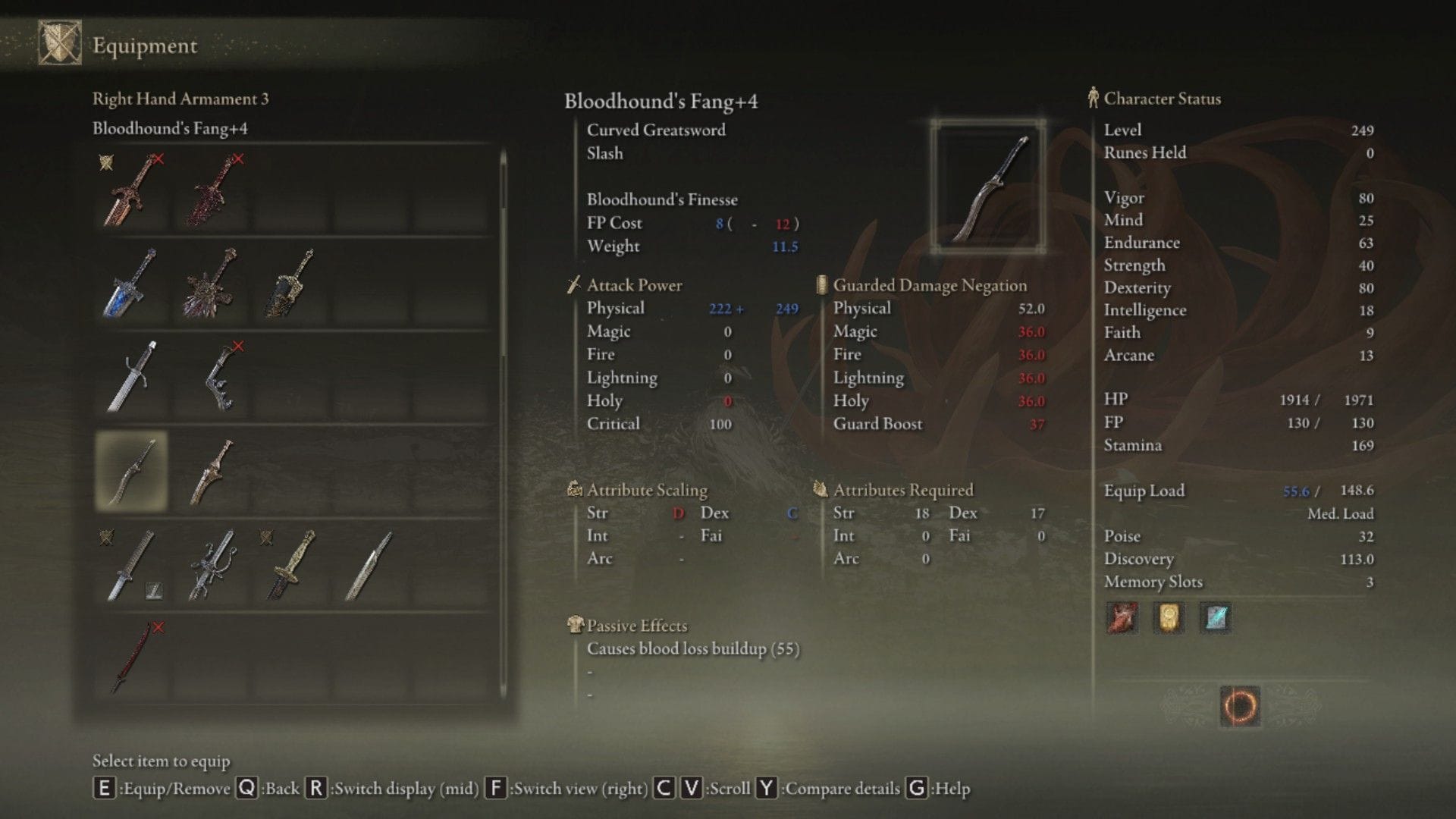This screenshot has width=1456, height=819.
Task: Click the Attributes Required icon
Action: point(821,489)
